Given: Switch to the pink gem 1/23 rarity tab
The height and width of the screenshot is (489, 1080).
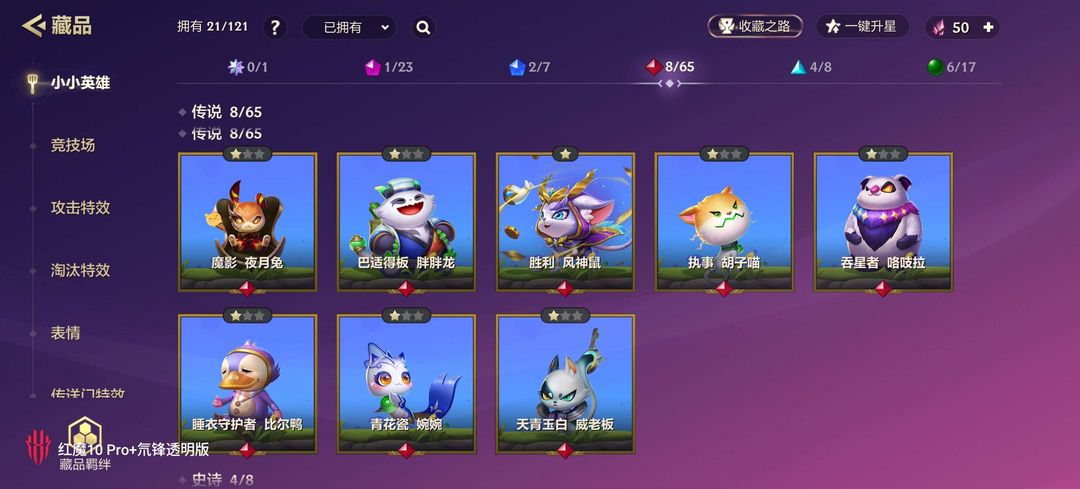Looking at the screenshot, I should click(389, 67).
